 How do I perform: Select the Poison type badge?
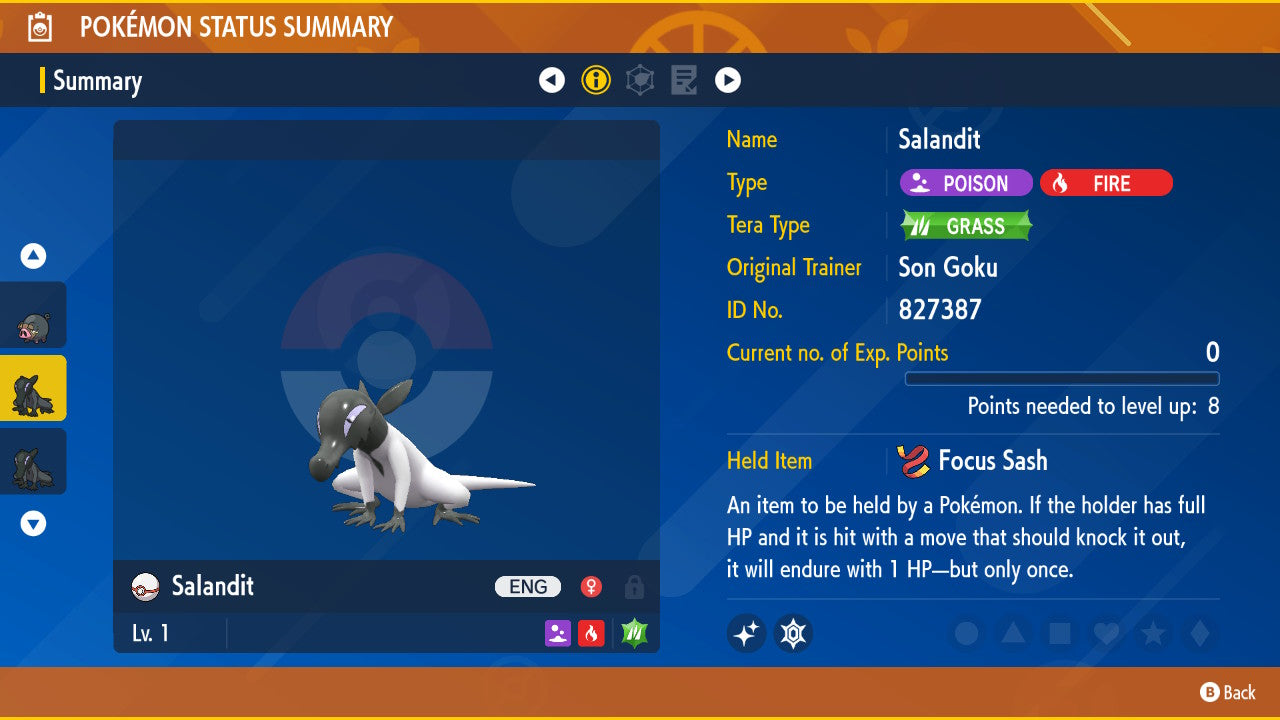965,183
